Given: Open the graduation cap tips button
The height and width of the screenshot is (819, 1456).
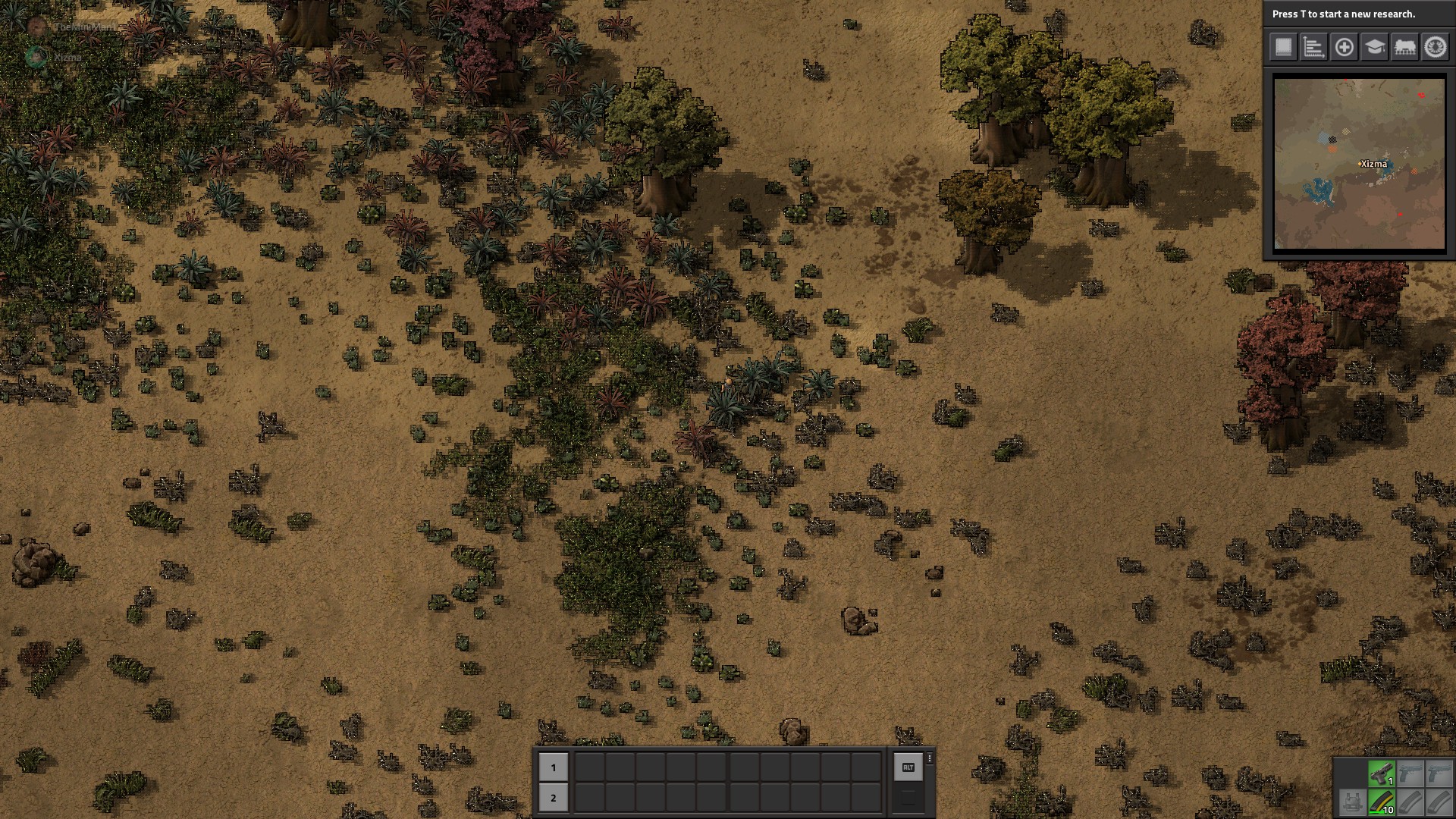Looking at the screenshot, I should pos(1374,47).
